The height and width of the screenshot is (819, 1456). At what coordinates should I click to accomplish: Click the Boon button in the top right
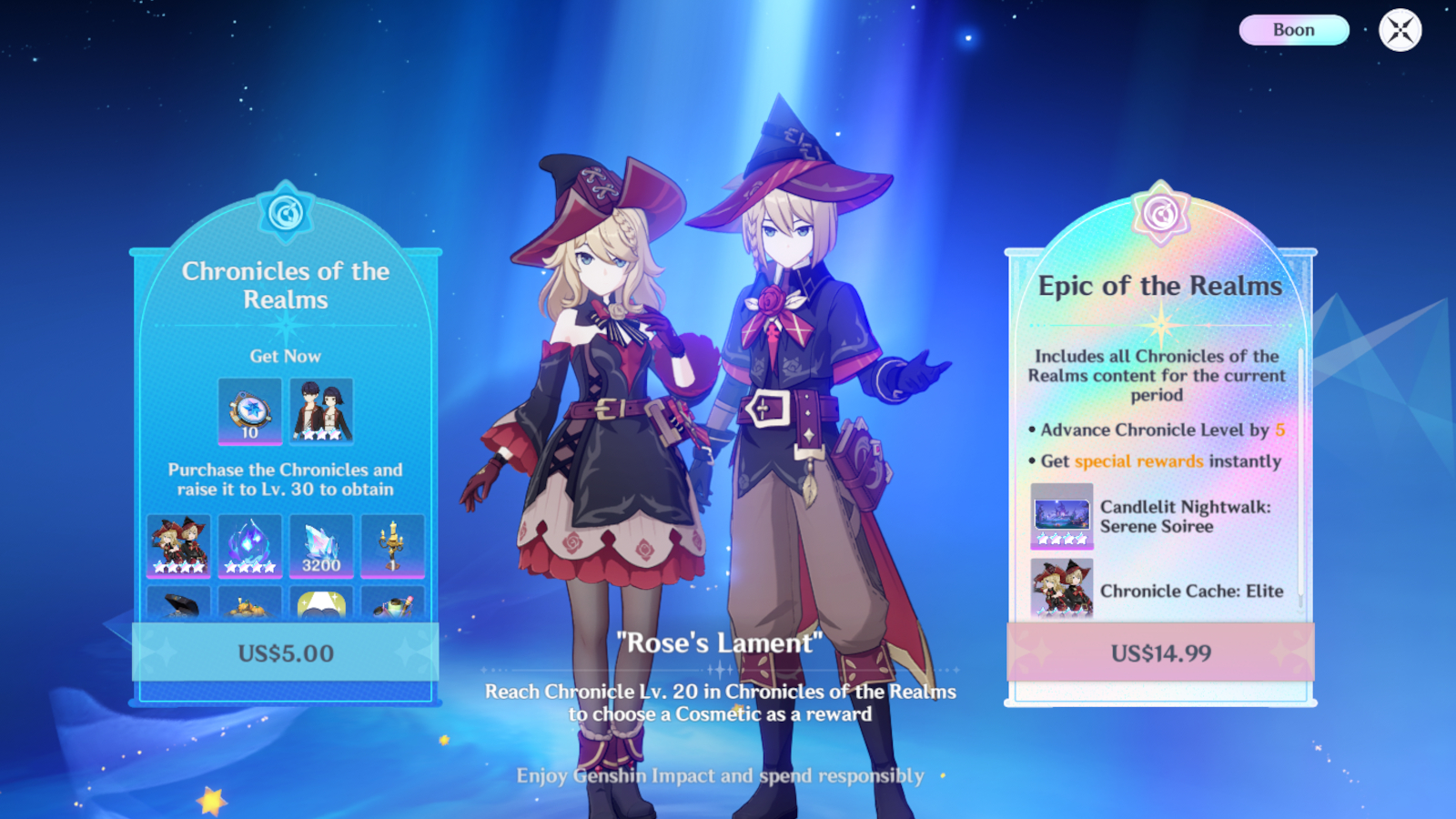click(1293, 30)
